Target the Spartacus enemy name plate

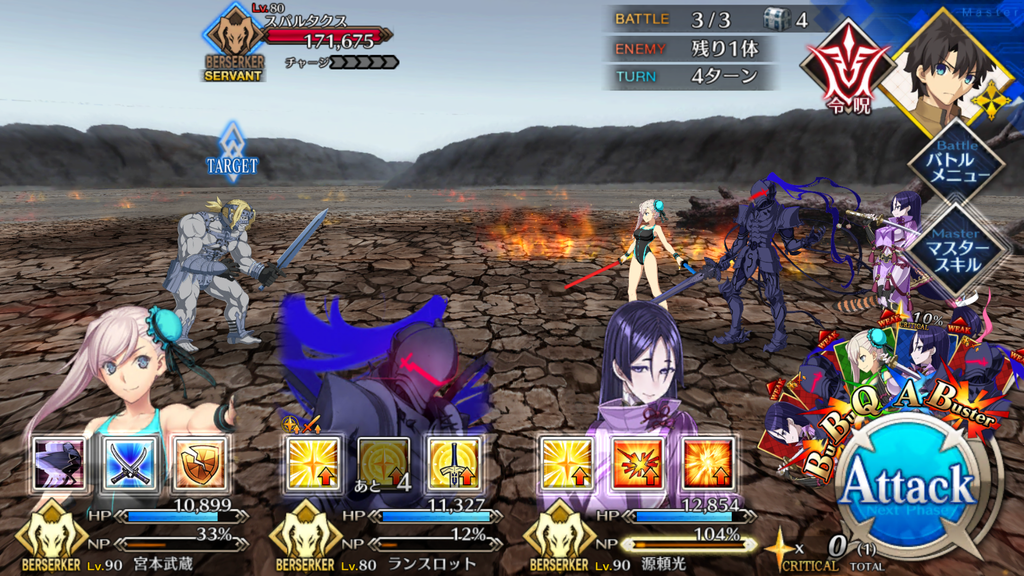[320, 40]
